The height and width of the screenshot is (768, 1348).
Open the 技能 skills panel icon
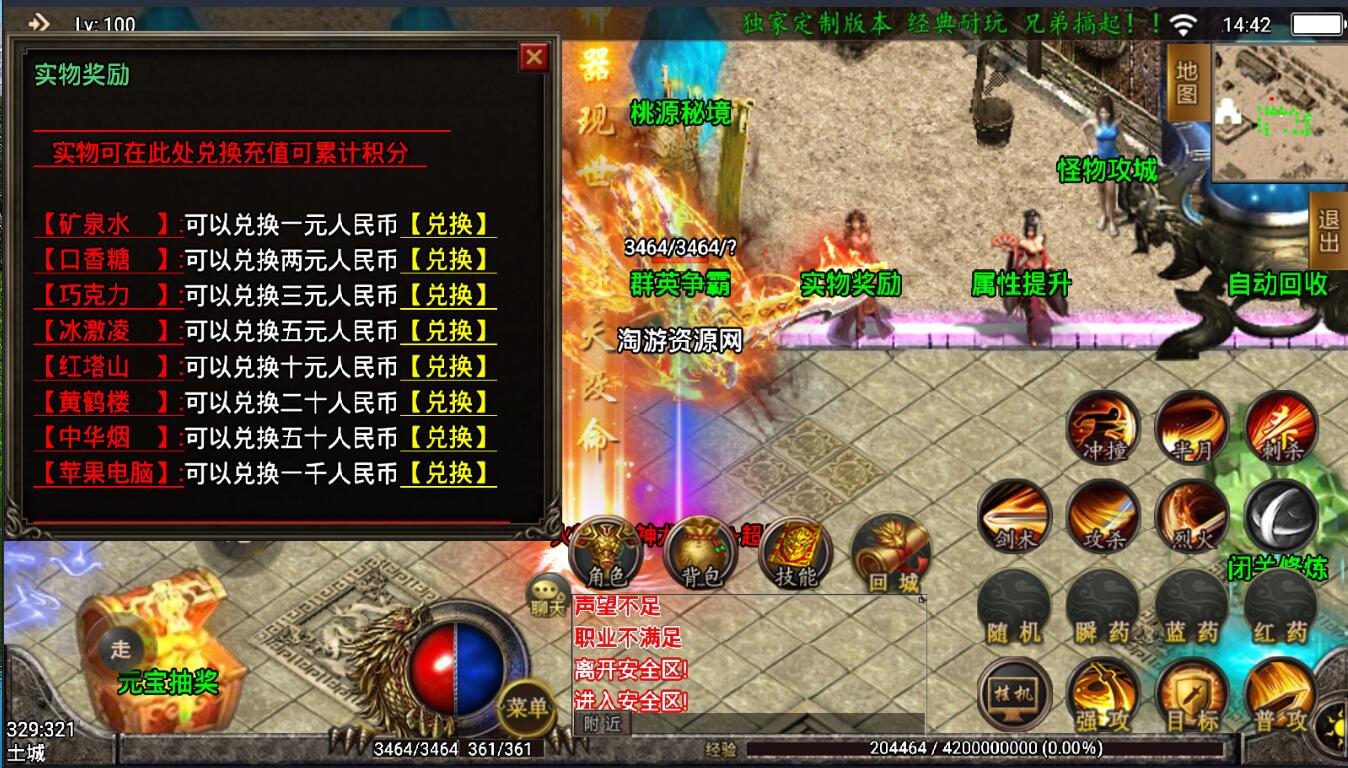pos(795,551)
